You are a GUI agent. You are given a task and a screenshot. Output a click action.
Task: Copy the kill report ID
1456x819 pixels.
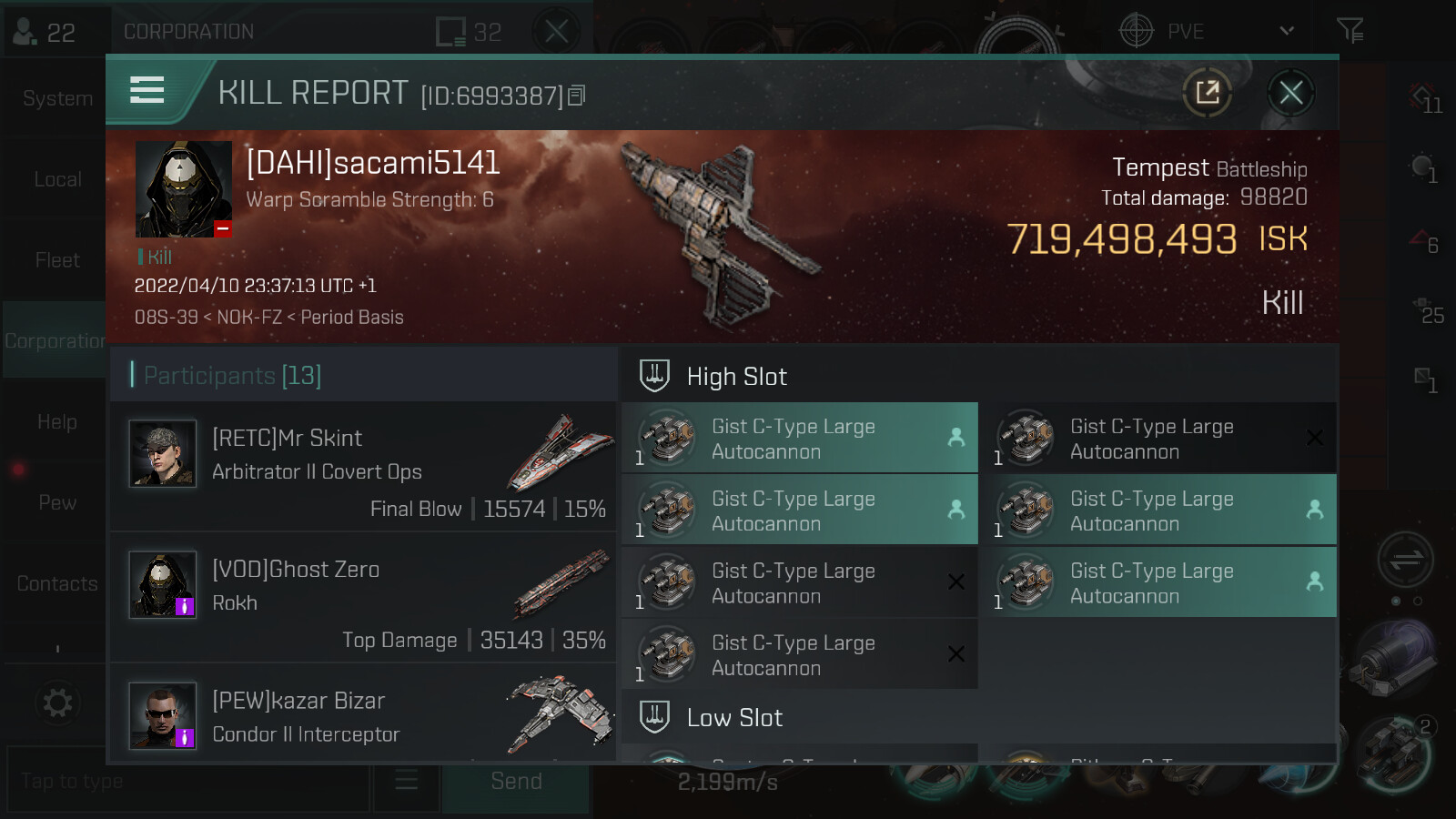577,96
